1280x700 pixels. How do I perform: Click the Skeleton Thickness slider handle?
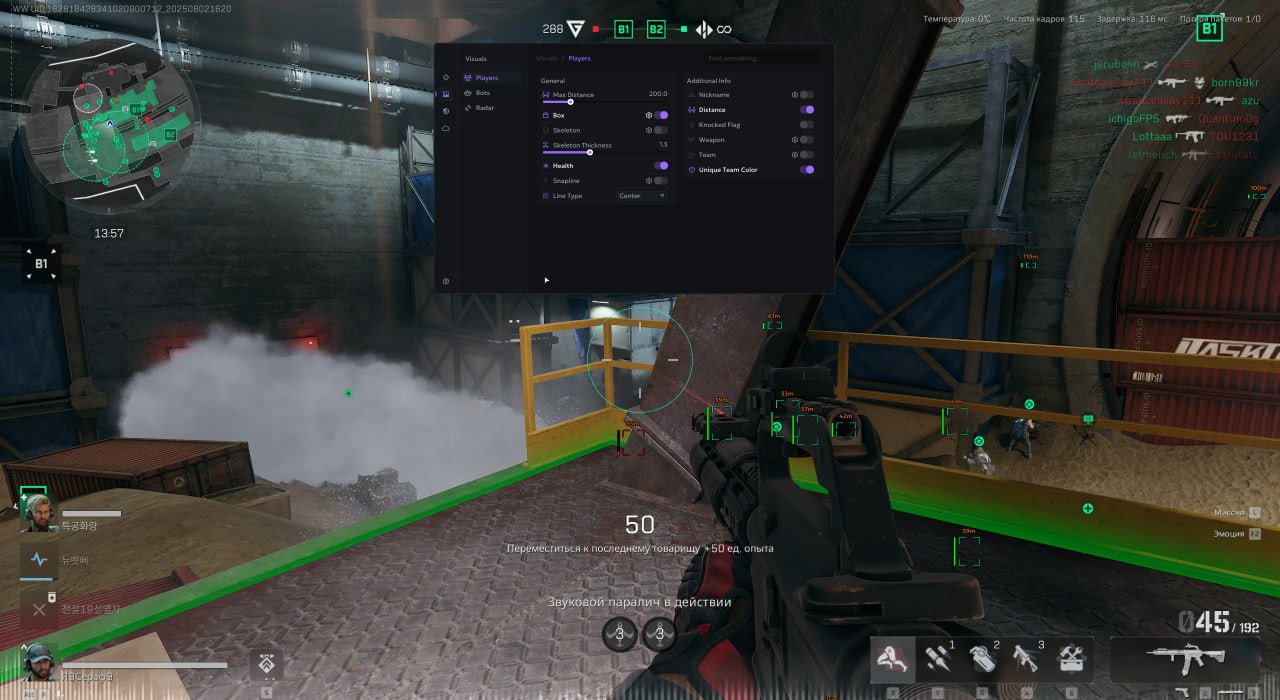pos(590,152)
